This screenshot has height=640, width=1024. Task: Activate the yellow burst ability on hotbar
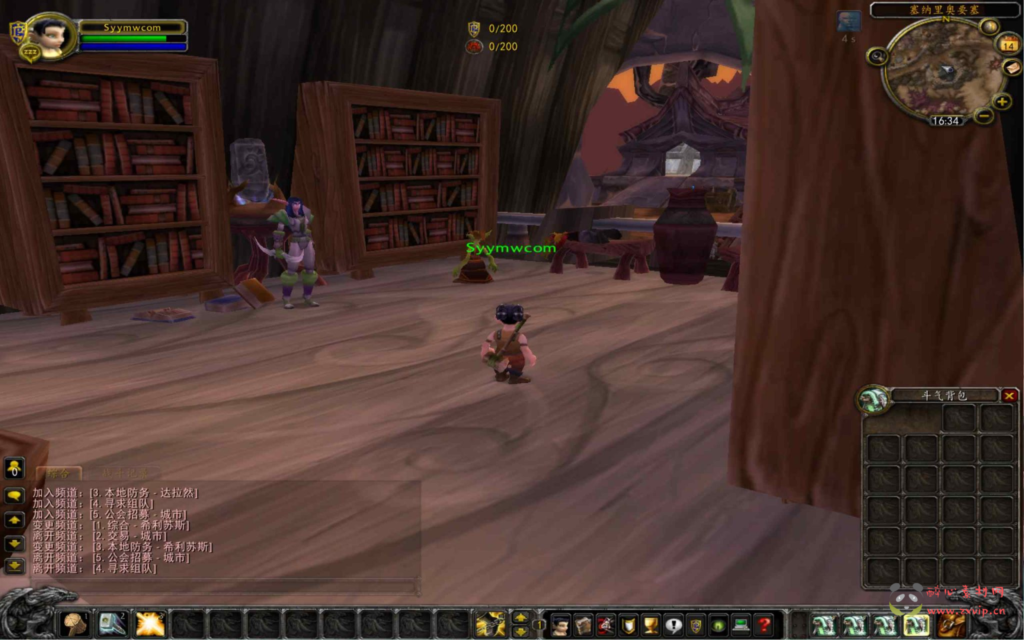(150, 624)
